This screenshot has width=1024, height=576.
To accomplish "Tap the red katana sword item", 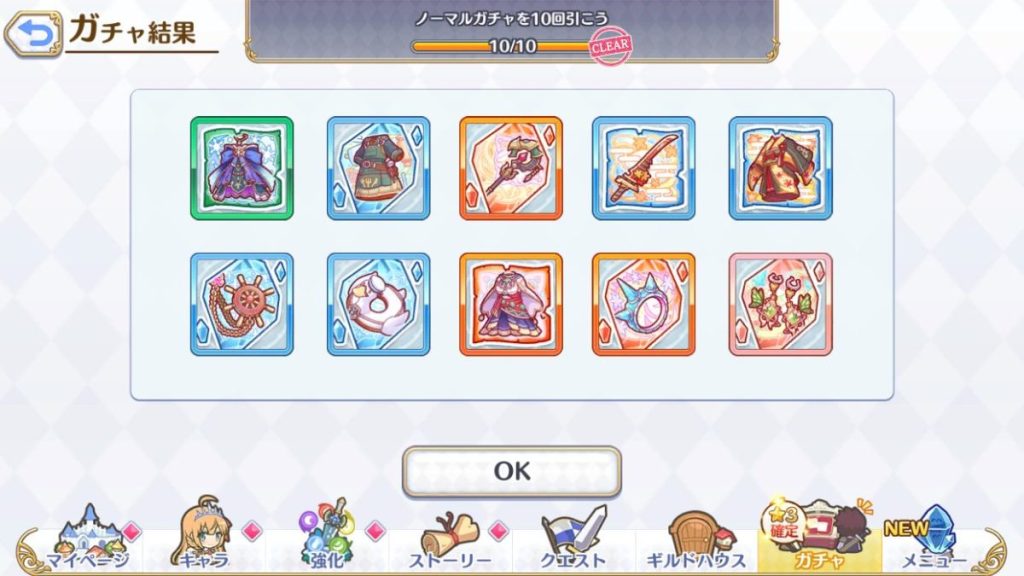I will coord(644,168).
